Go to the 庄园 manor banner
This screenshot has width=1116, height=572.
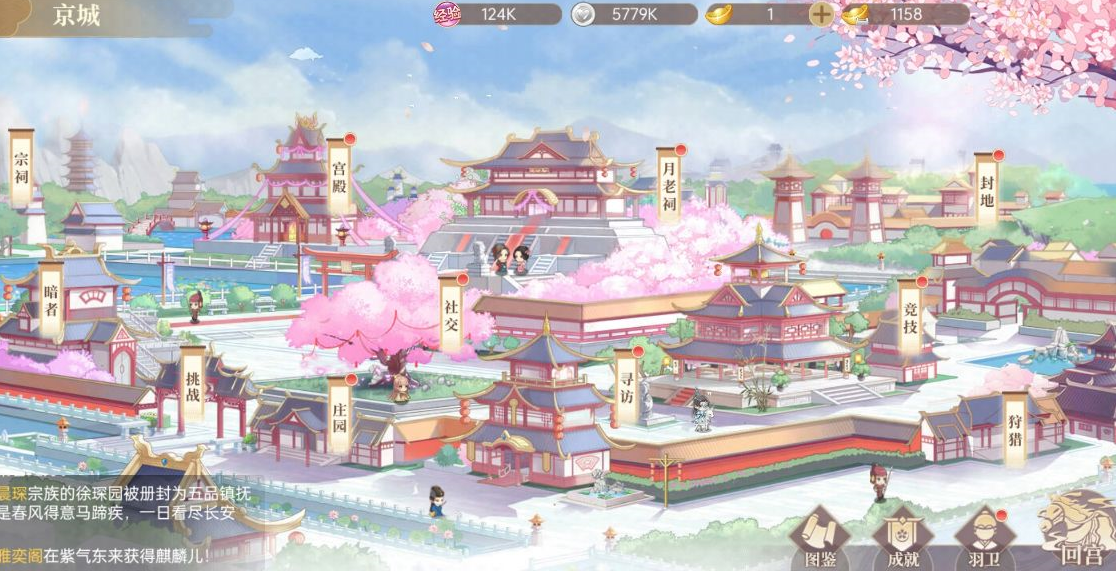click(339, 414)
